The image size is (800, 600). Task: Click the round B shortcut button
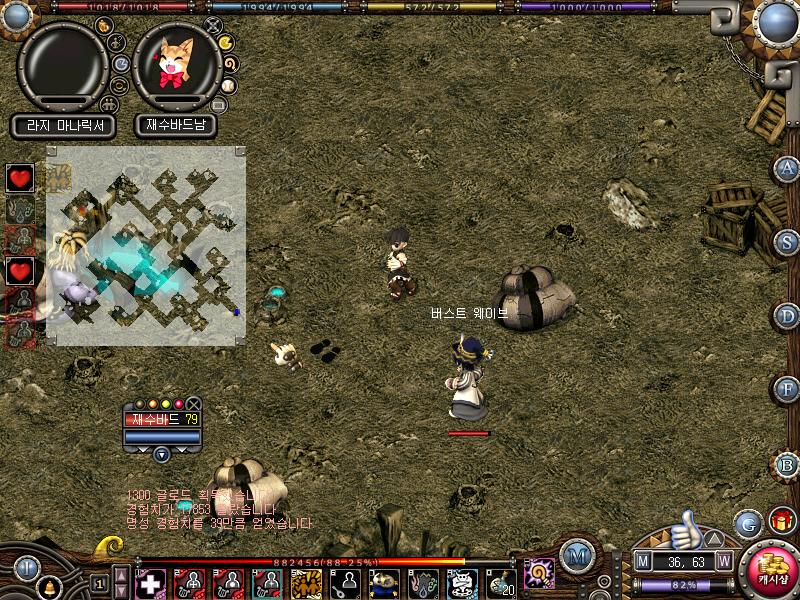[x=788, y=464]
